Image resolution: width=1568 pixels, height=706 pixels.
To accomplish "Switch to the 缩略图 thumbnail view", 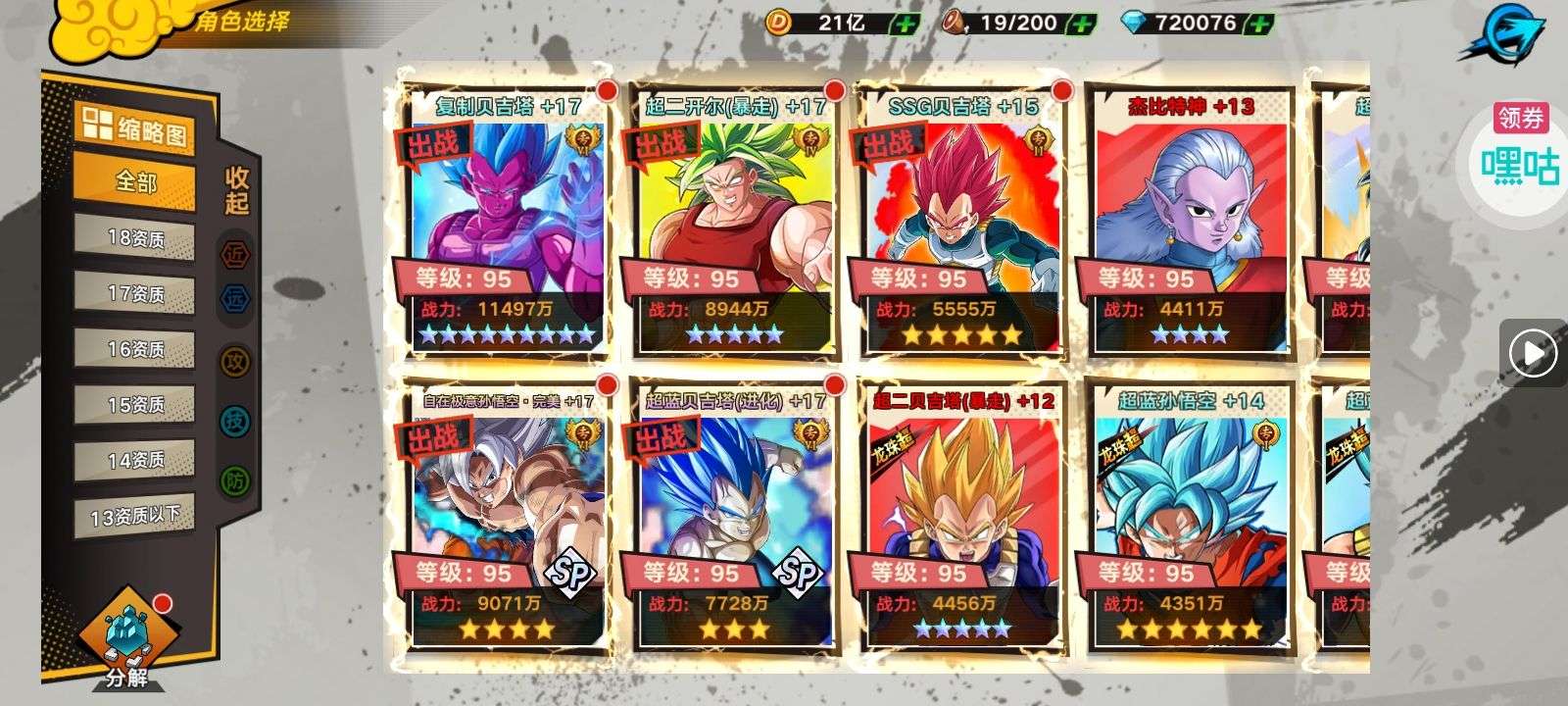I will point(135,127).
